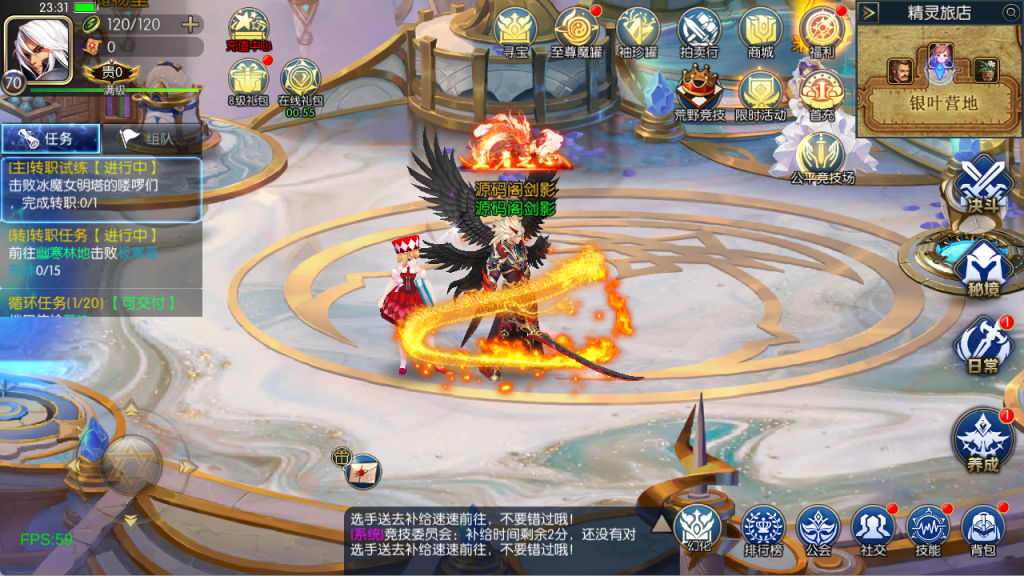Image resolution: width=1024 pixels, height=576 pixels.
Task: Open the 寻宝 treasure hunt
Action: click(516, 32)
